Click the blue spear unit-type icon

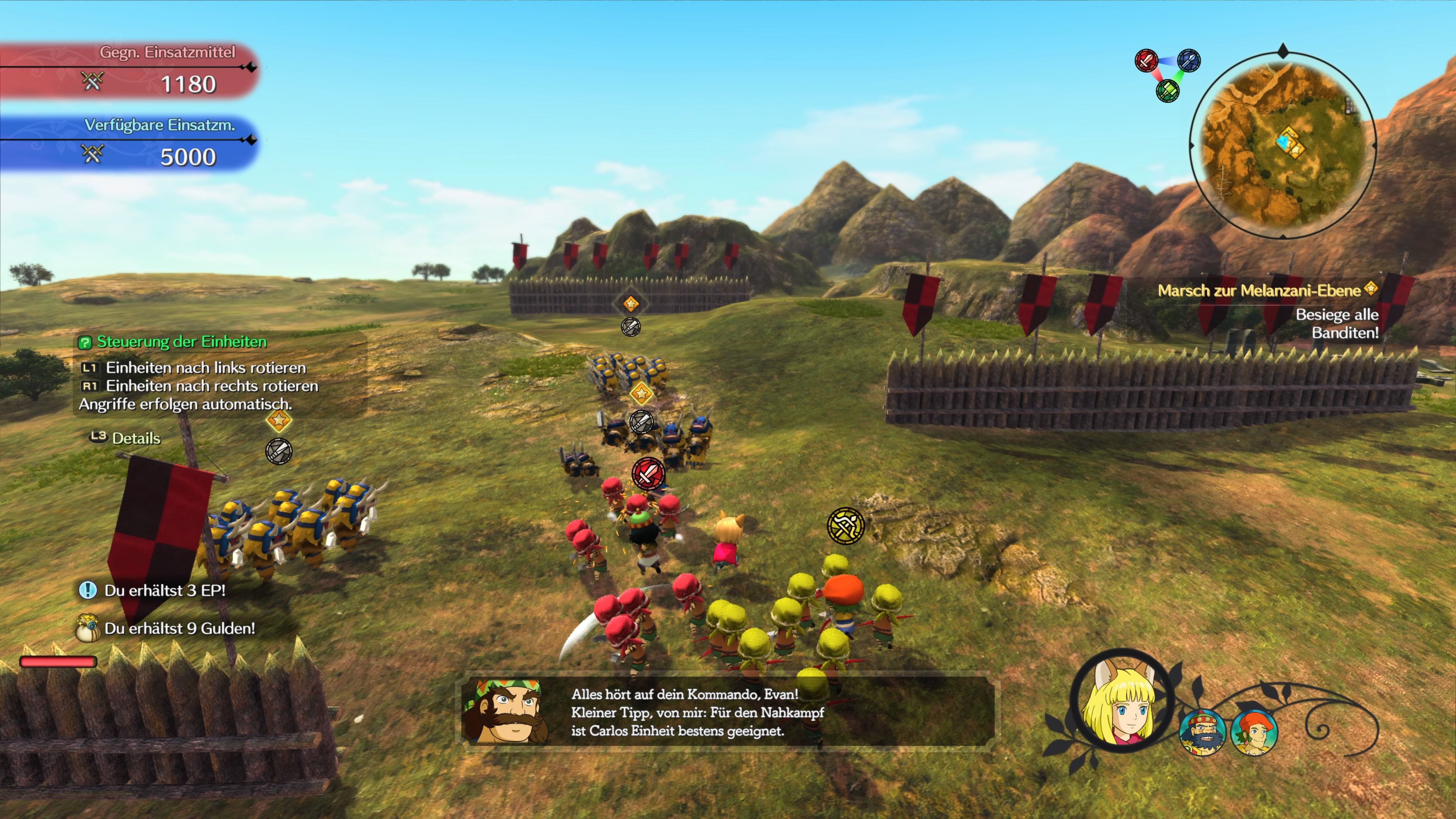(1189, 61)
